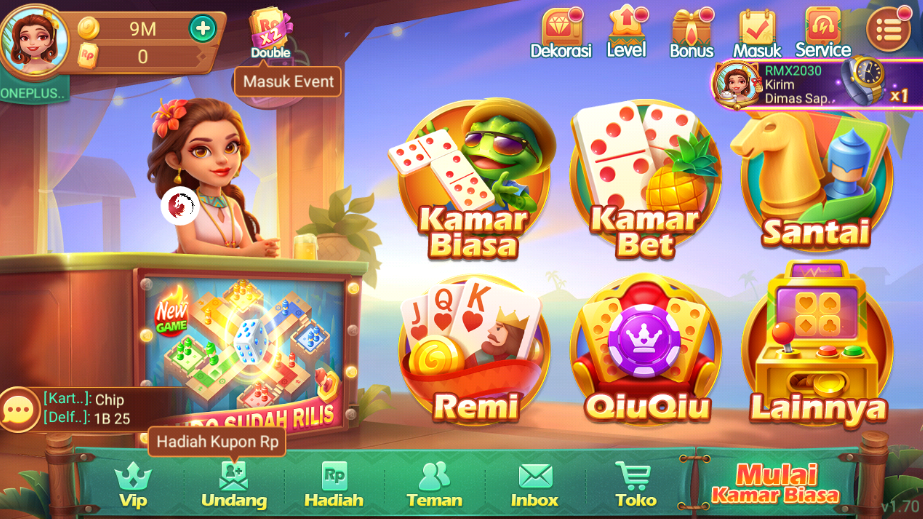Check the Inbox messages
923x519 pixels.
point(535,484)
